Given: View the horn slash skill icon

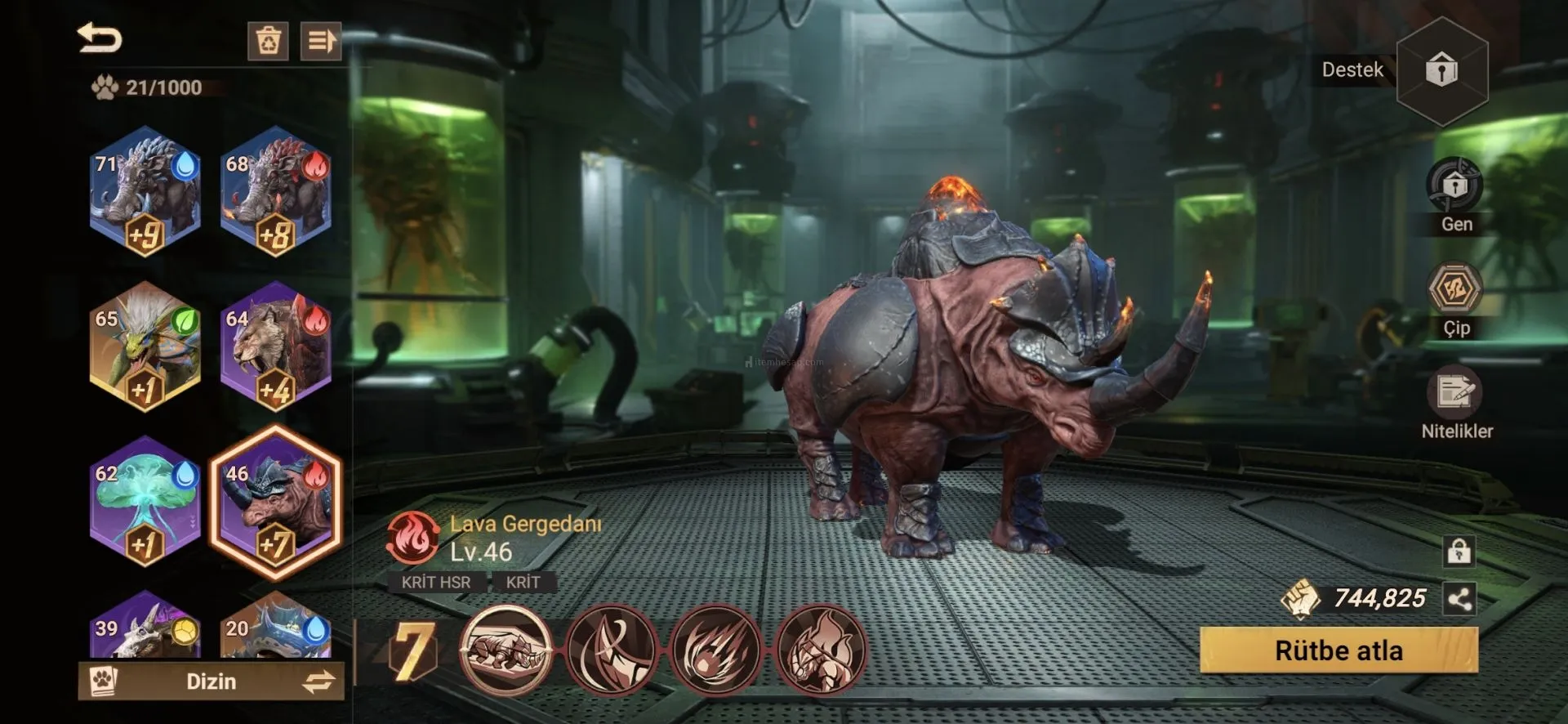Looking at the screenshot, I should coord(611,650).
